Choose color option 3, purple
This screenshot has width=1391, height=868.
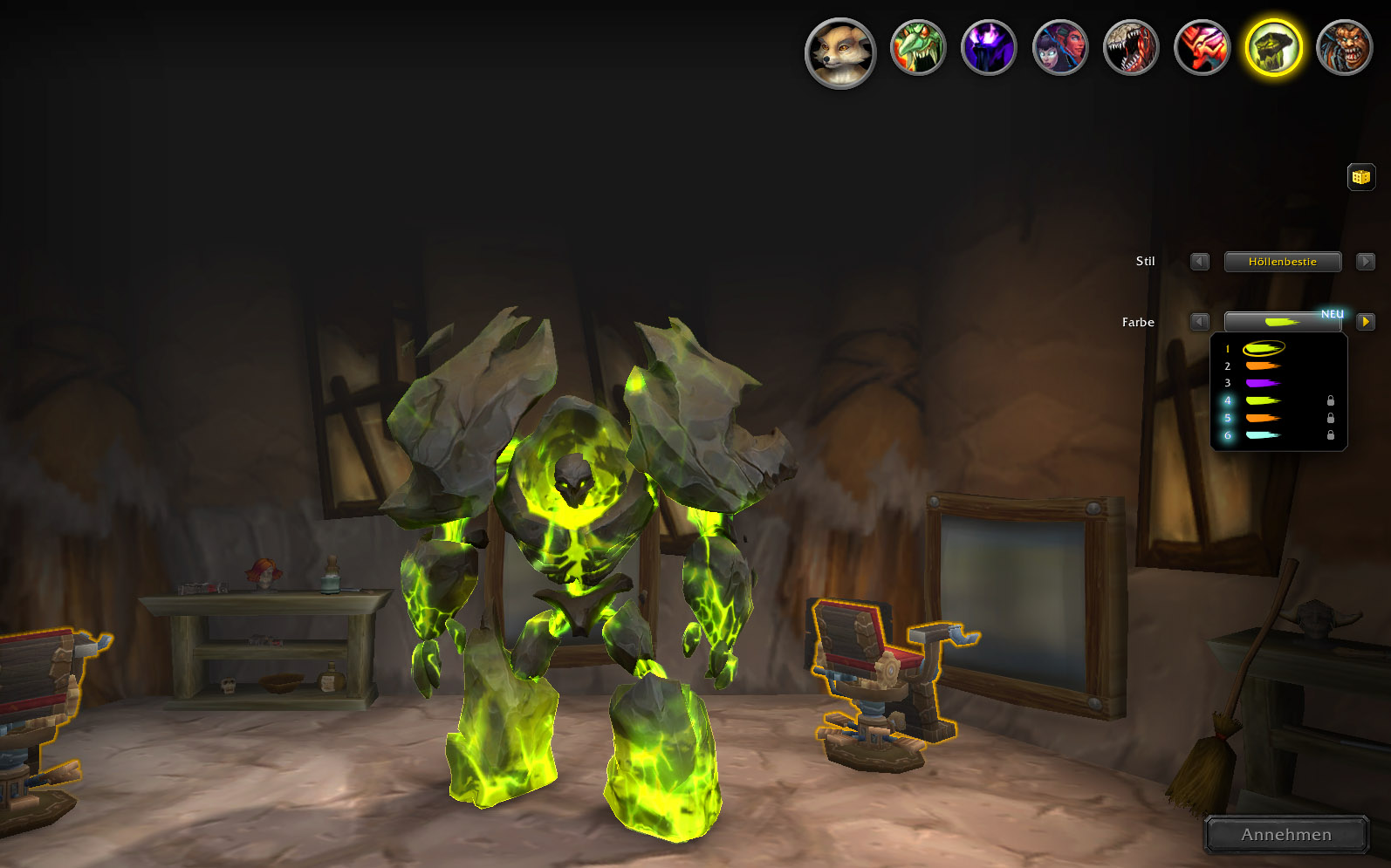click(x=1262, y=383)
